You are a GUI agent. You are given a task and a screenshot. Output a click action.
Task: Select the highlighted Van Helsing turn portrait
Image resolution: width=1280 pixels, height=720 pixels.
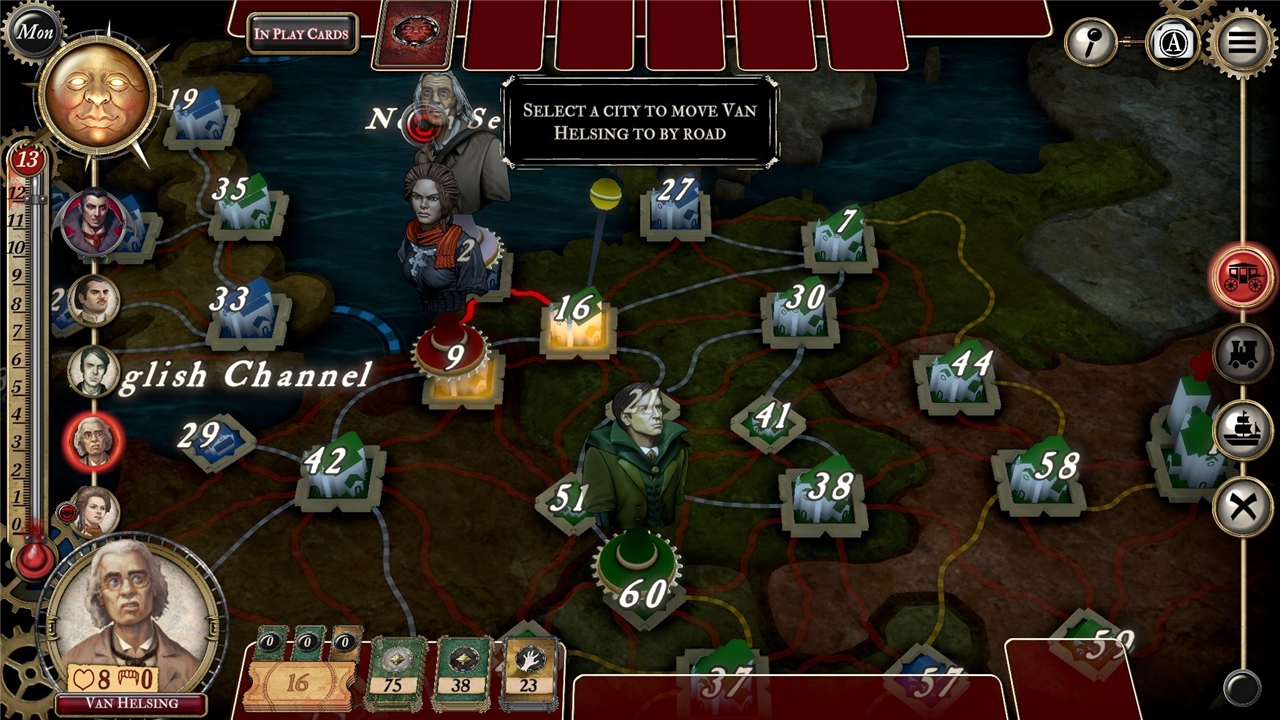94,440
